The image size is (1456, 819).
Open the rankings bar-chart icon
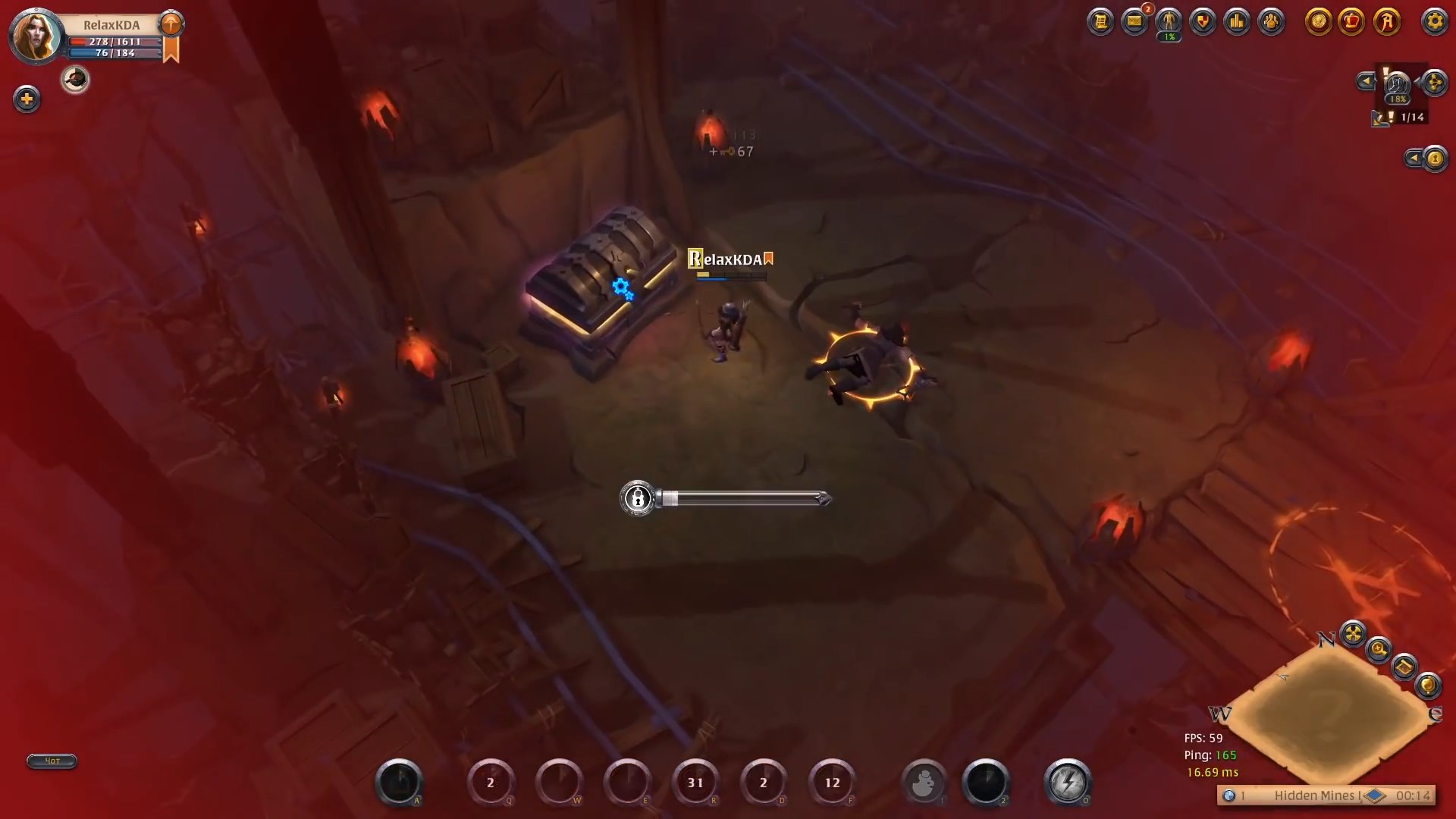click(x=1238, y=21)
